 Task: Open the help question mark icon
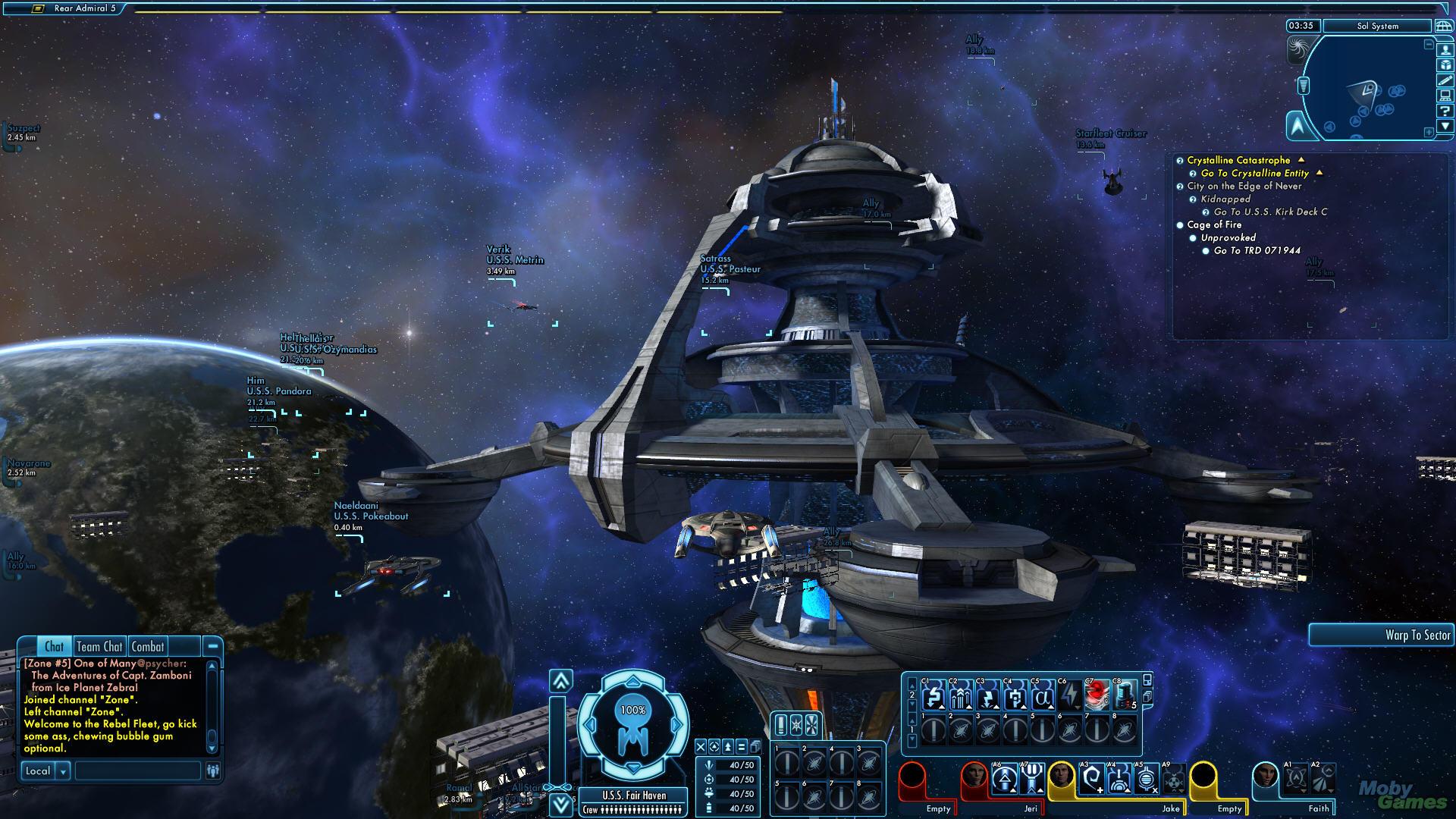(1445, 111)
